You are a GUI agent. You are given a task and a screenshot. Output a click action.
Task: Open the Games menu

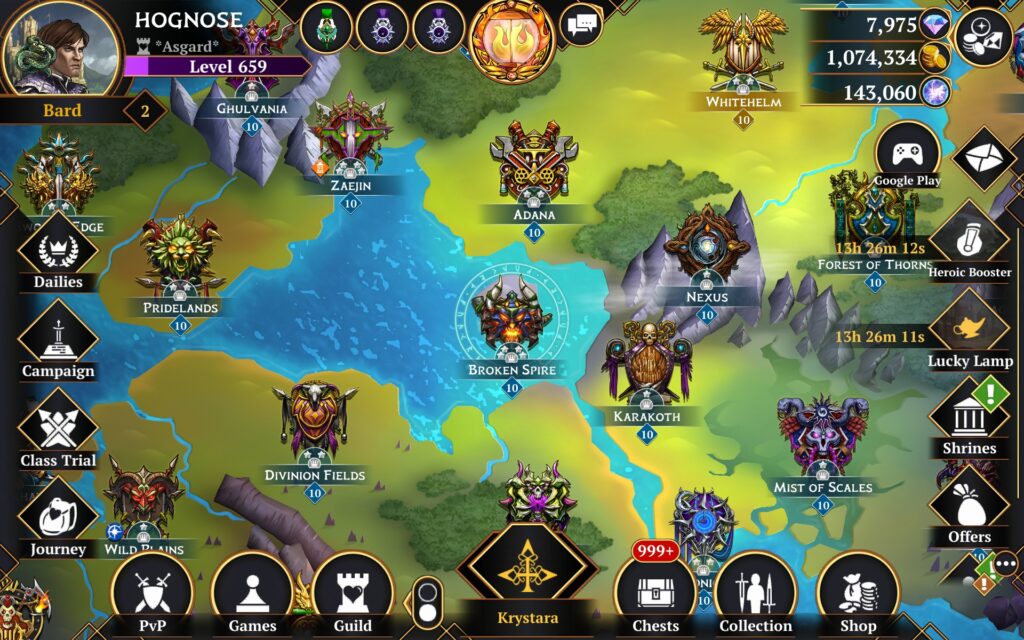coord(252,592)
